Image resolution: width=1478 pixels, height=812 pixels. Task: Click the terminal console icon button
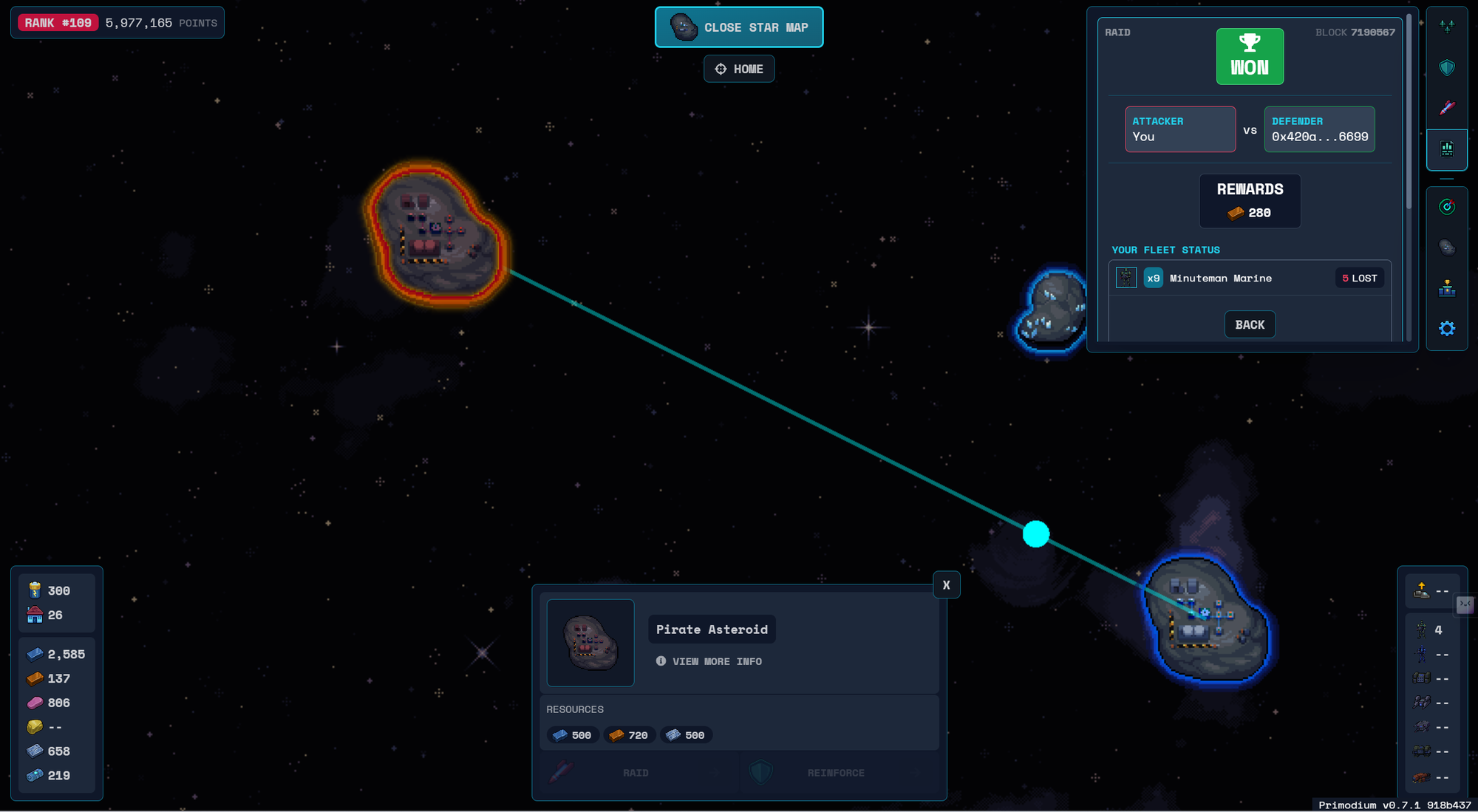(1464, 605)
